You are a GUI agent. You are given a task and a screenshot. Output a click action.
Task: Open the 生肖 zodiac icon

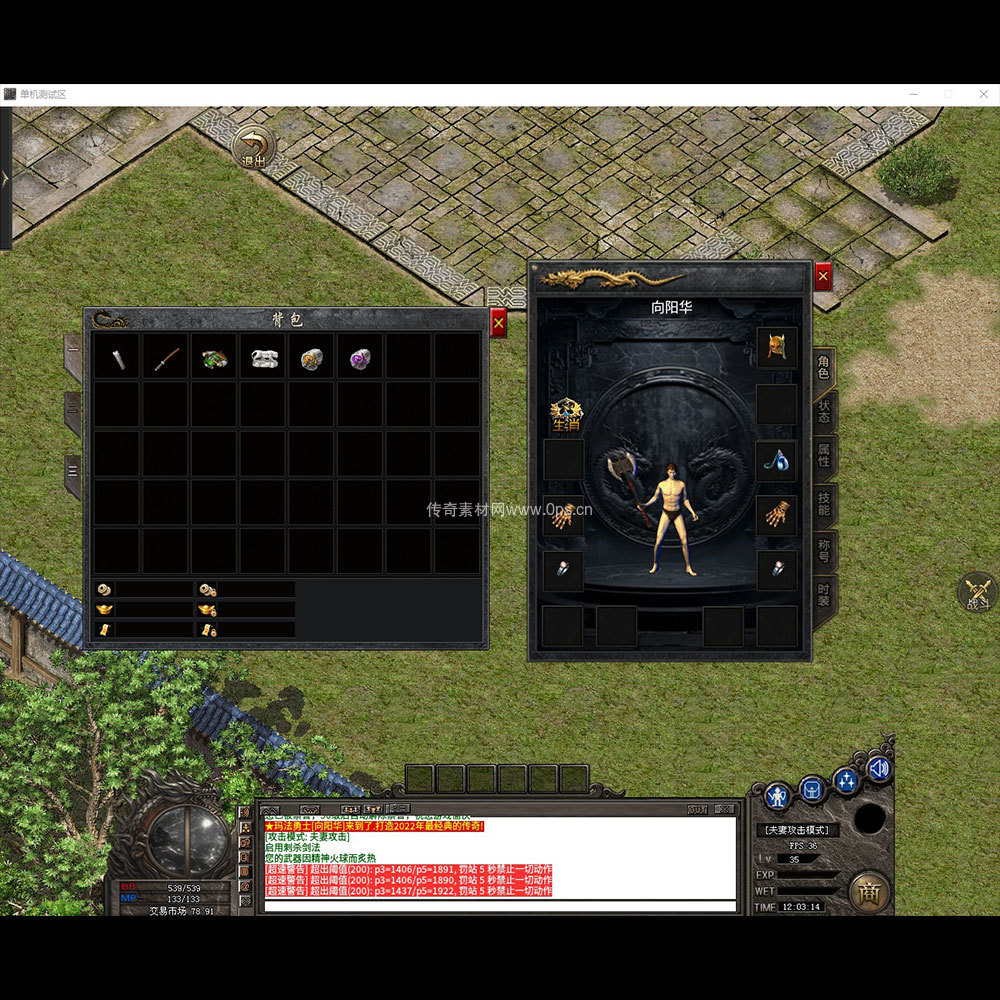coord(565,415)
